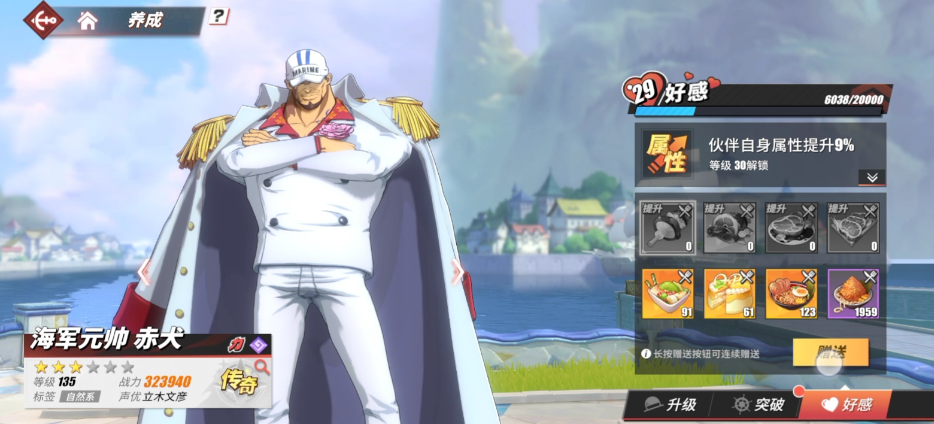The height and width of the screenshot is (424, 934).
Task: Open the 好感 affection tab
Action: 848,405
